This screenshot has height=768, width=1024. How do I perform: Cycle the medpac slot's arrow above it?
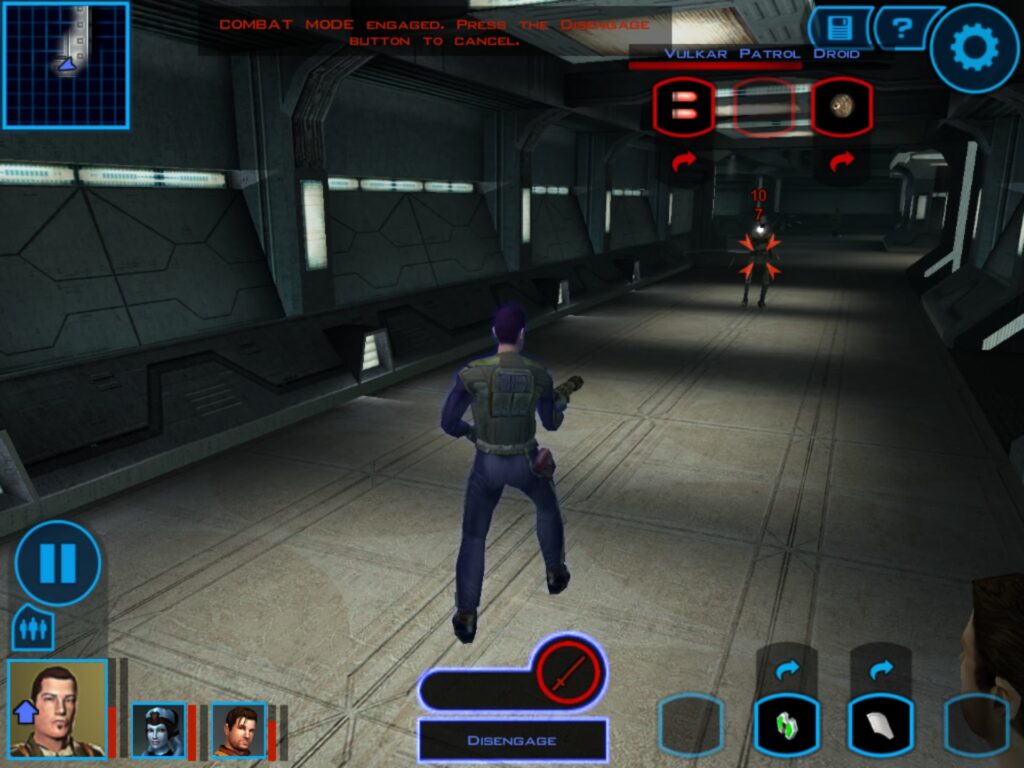pos(787,669)
